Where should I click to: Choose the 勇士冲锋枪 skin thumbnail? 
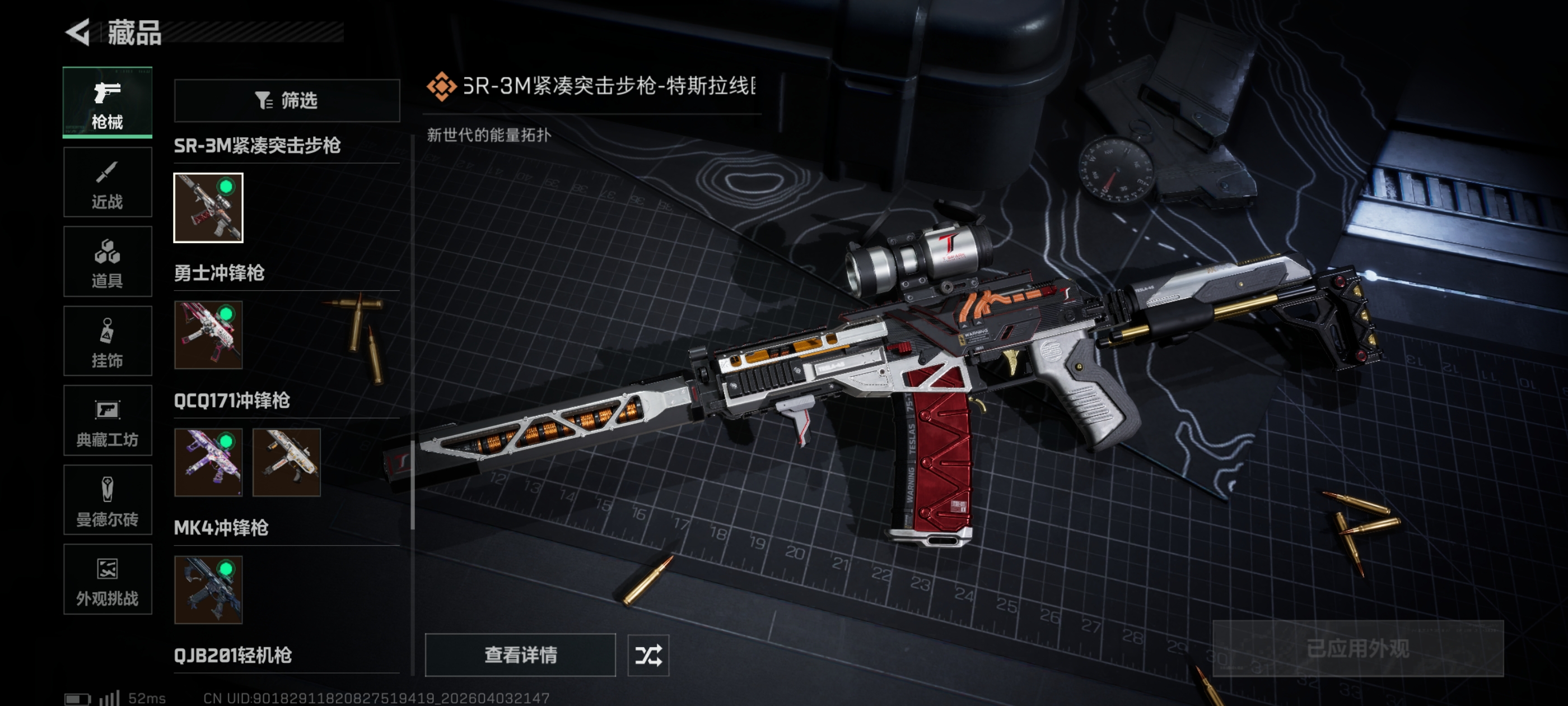click(x=208, y=335)
